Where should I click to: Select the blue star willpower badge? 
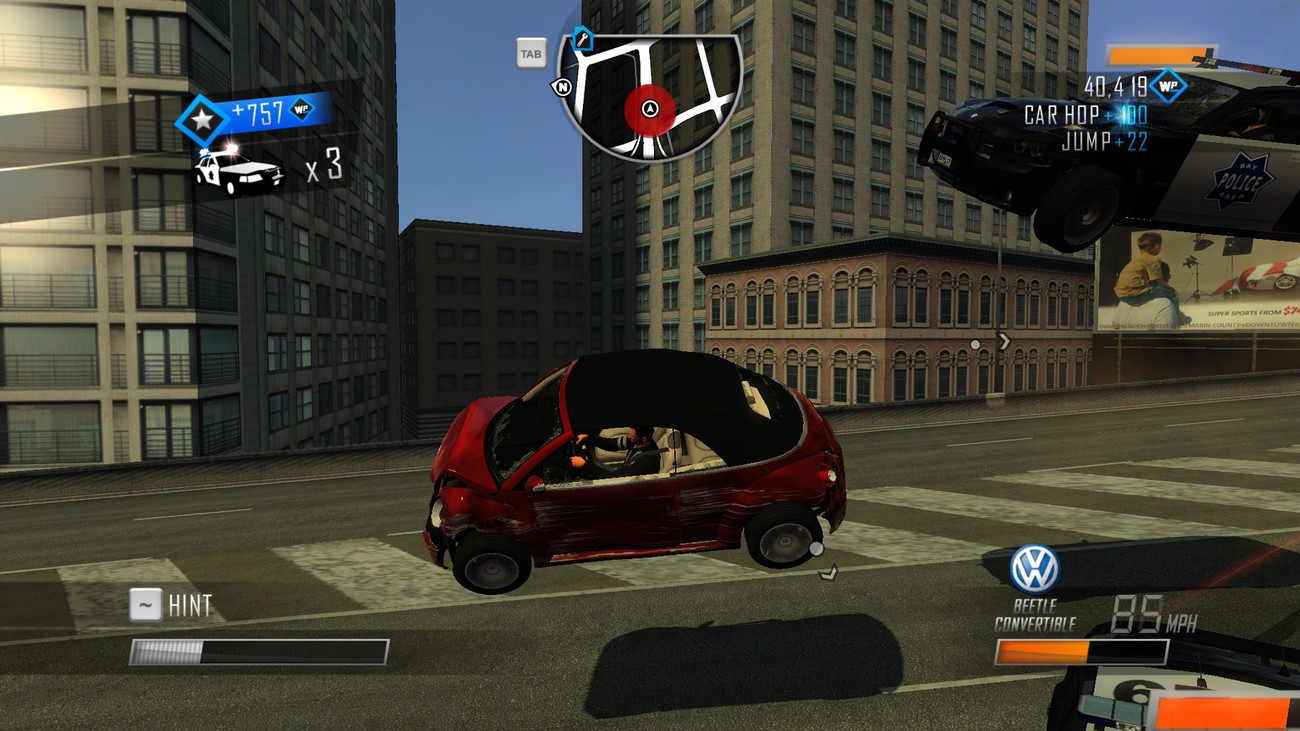tap(203, 120)
